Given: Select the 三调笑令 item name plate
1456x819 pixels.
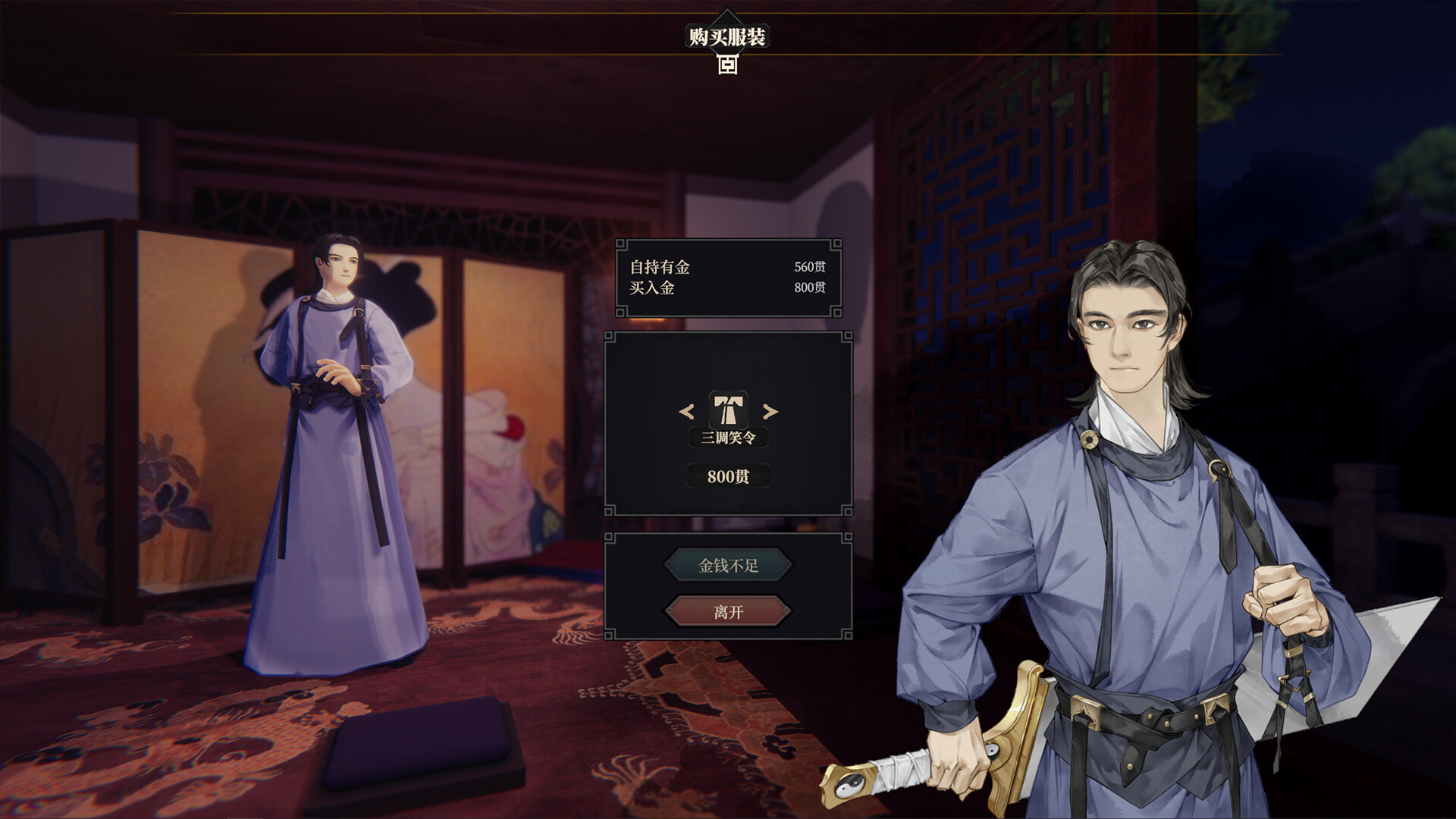Looking at the screenshot, I should (x=728, y=438).
